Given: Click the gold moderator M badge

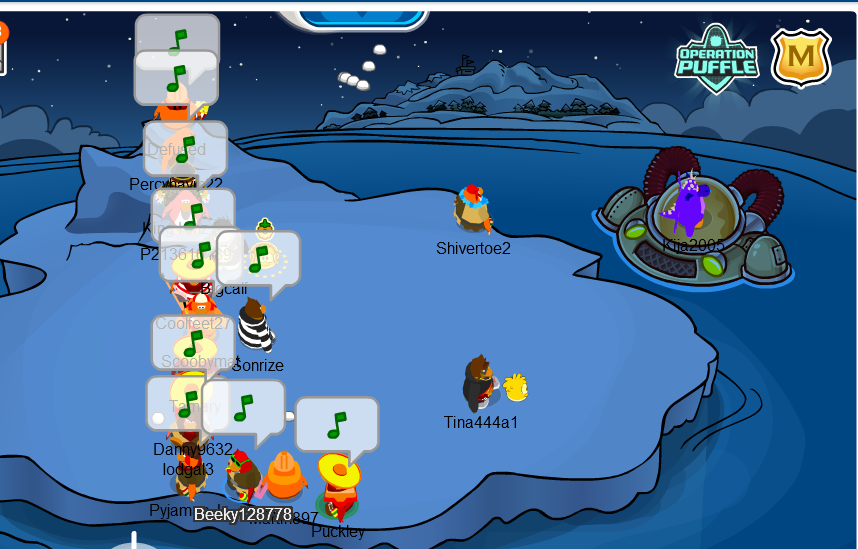Looking at the screenshot, I should pos(801,57).
